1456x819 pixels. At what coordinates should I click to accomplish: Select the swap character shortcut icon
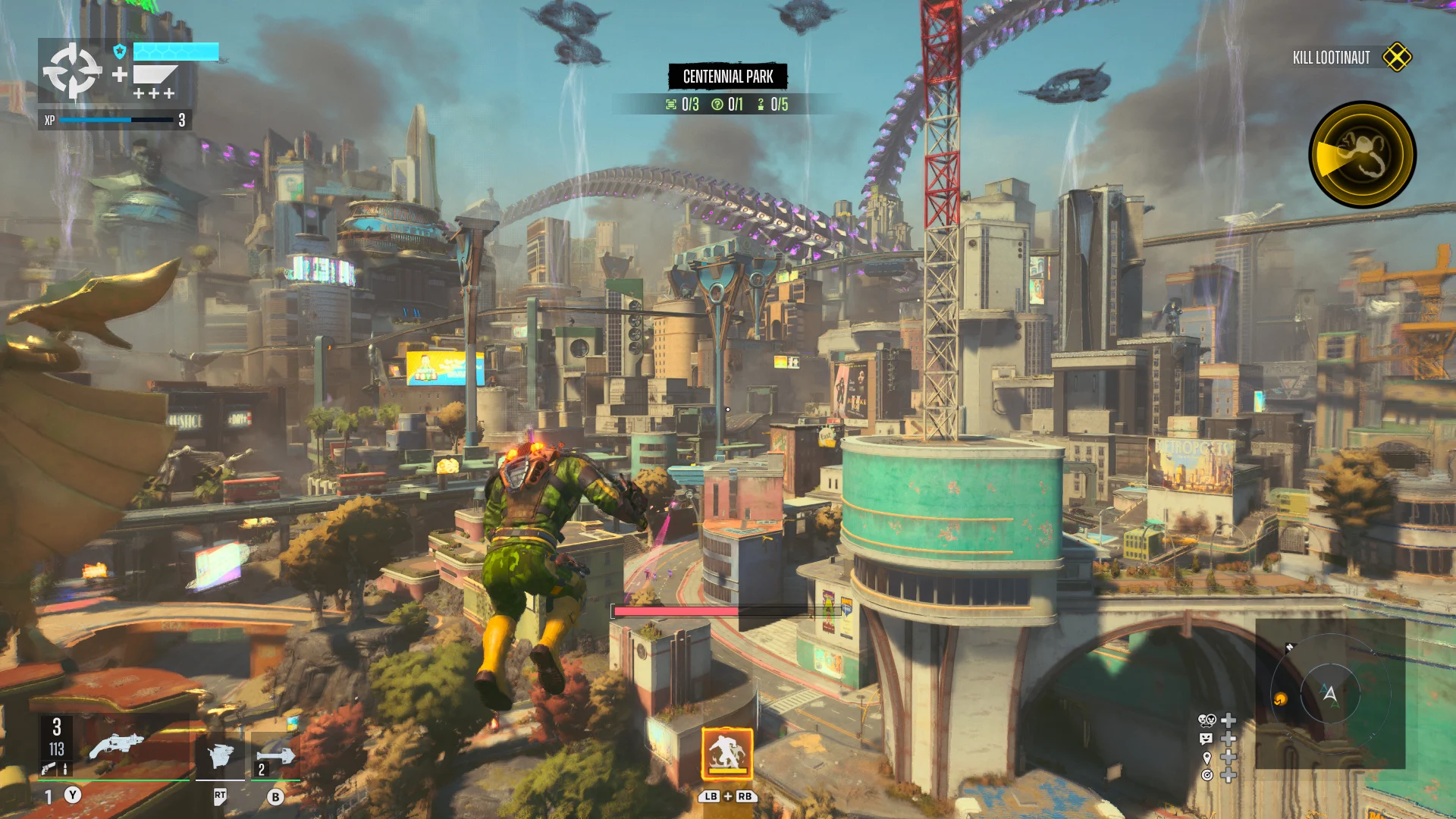click(x=1207, y=720)
